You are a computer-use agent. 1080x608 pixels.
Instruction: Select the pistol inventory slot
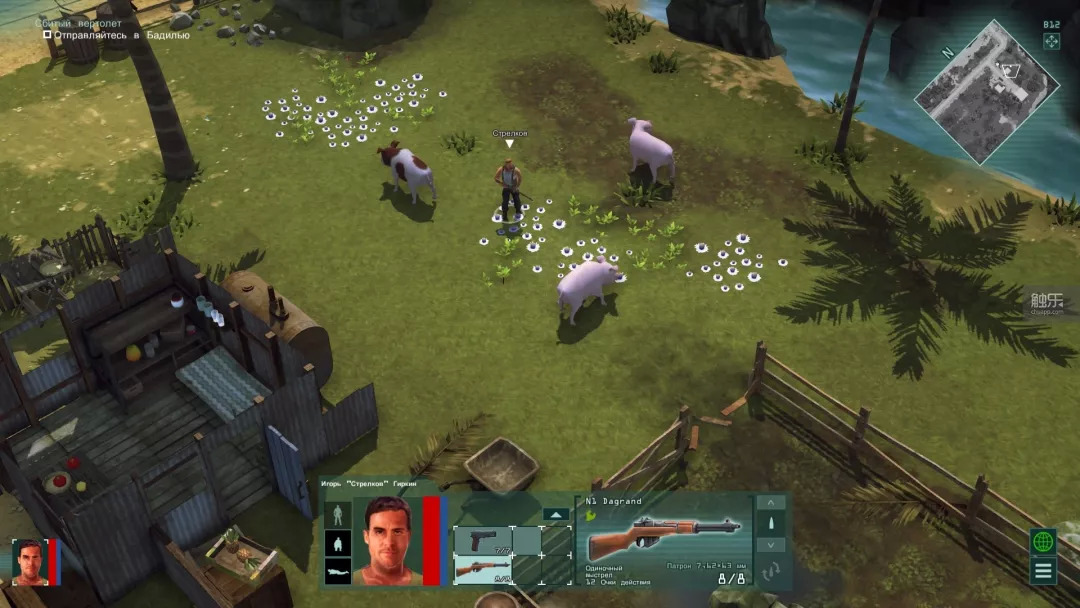point(483,541)
